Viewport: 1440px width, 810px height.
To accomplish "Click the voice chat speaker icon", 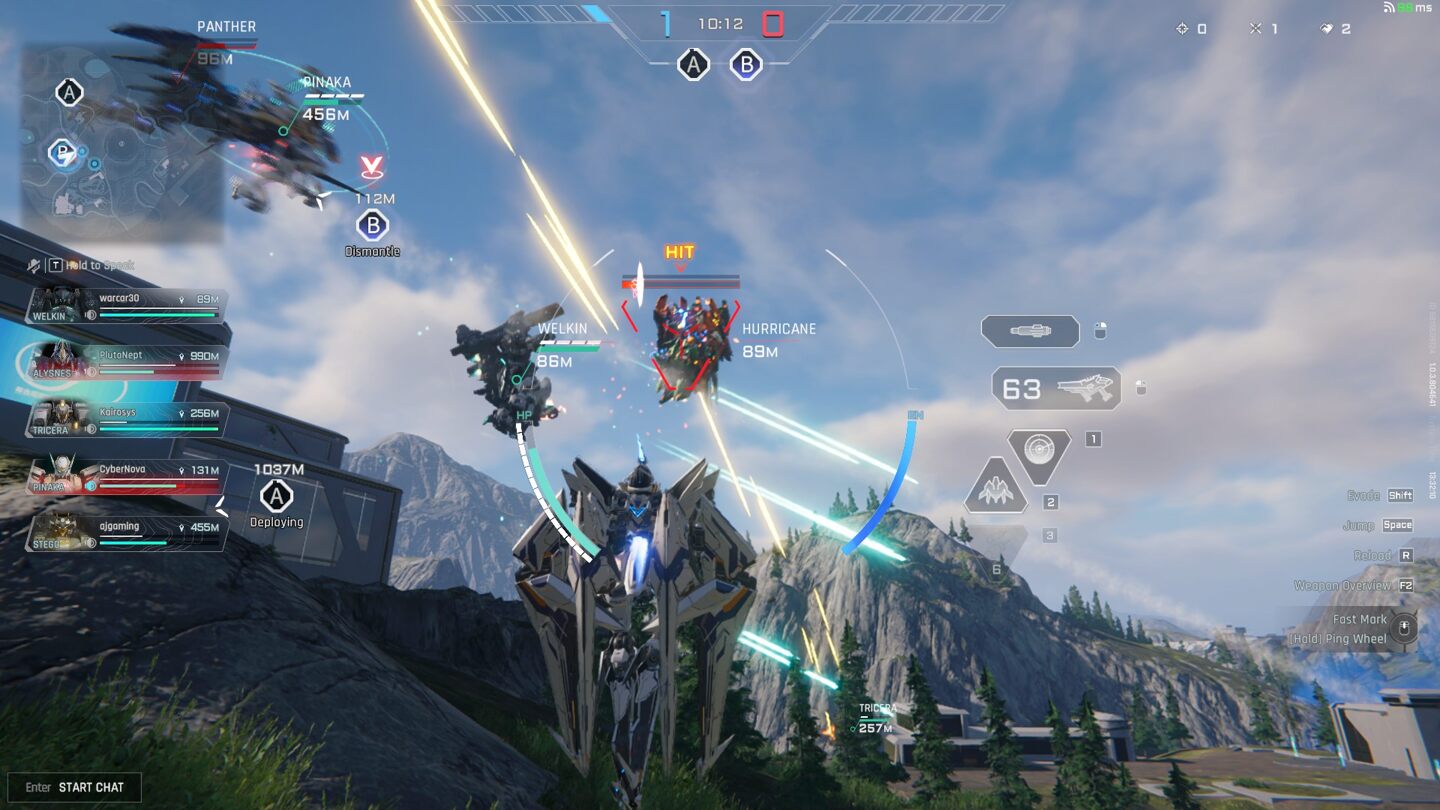I will 35,265.
